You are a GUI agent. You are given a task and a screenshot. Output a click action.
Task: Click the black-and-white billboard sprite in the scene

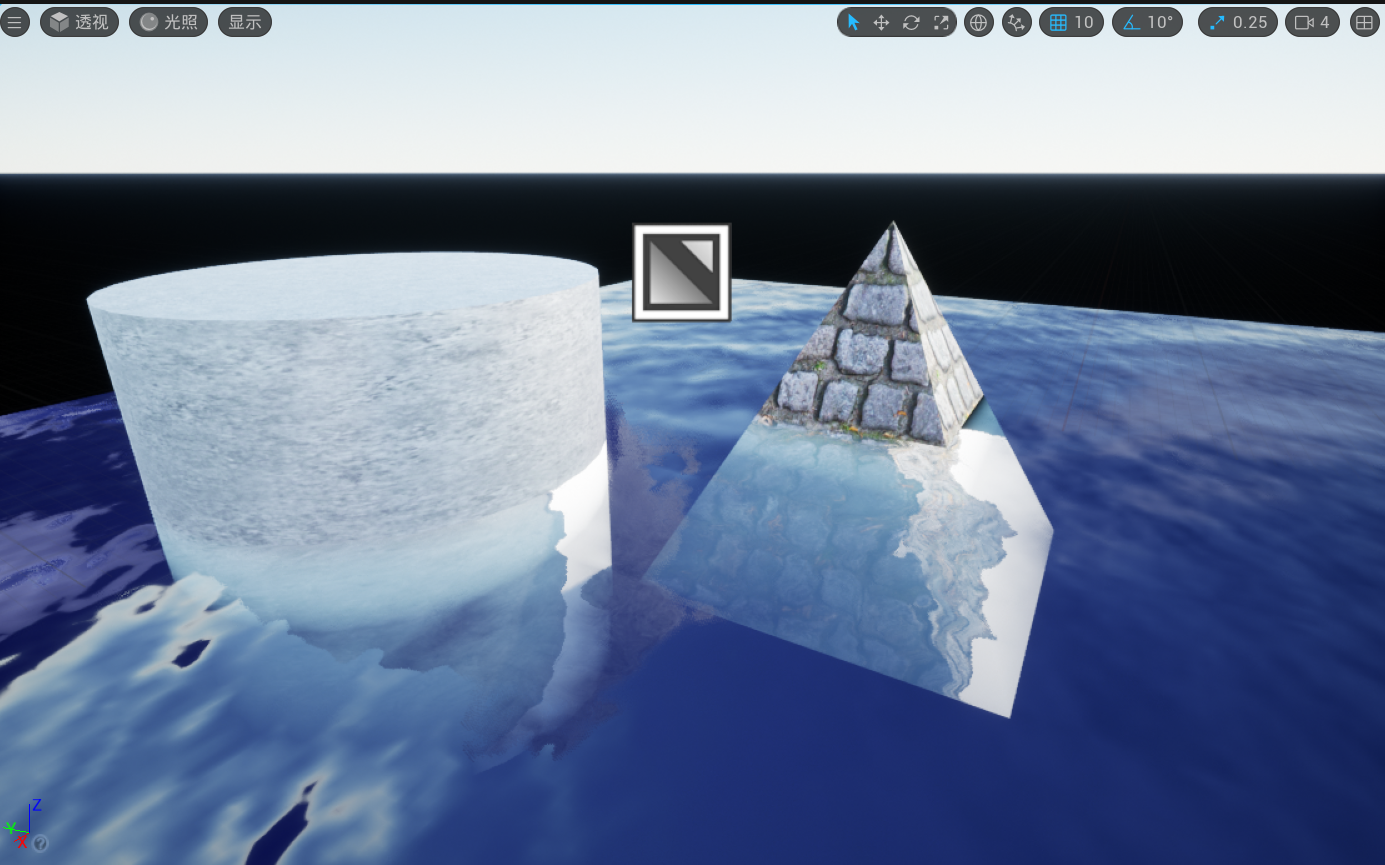[681, 272]
